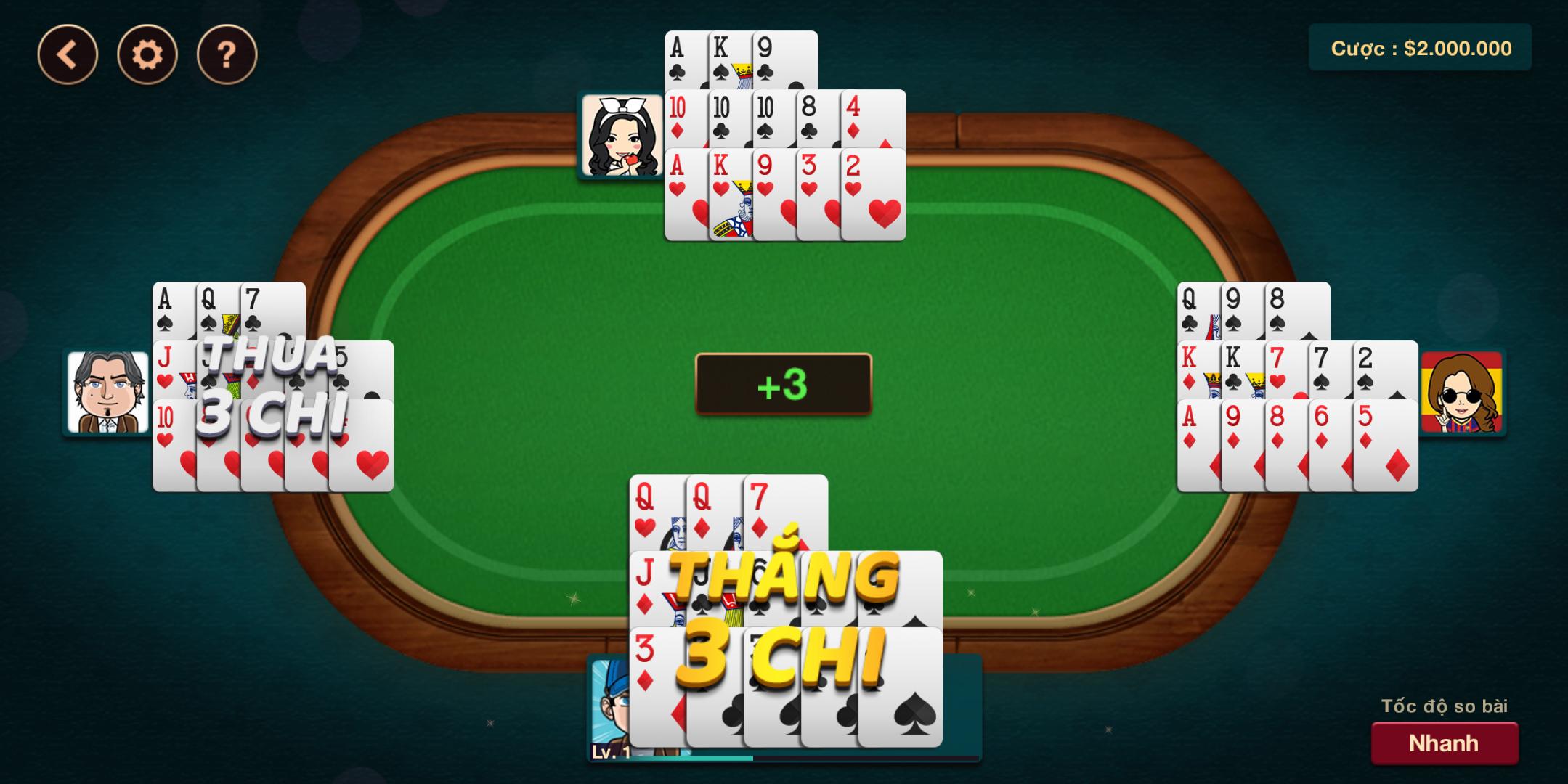Viewport: 1568px width, 784px height.
Task: Click the back arrow to leave table
Action: tap(69, 52)
